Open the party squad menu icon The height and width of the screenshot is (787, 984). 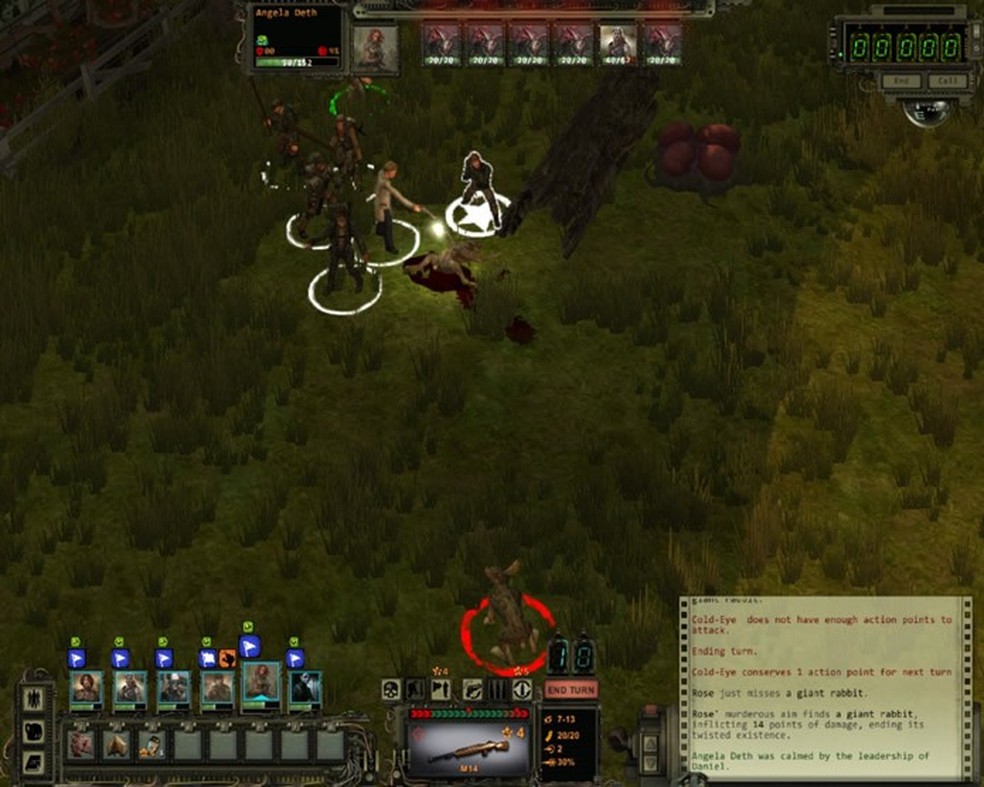32,698
